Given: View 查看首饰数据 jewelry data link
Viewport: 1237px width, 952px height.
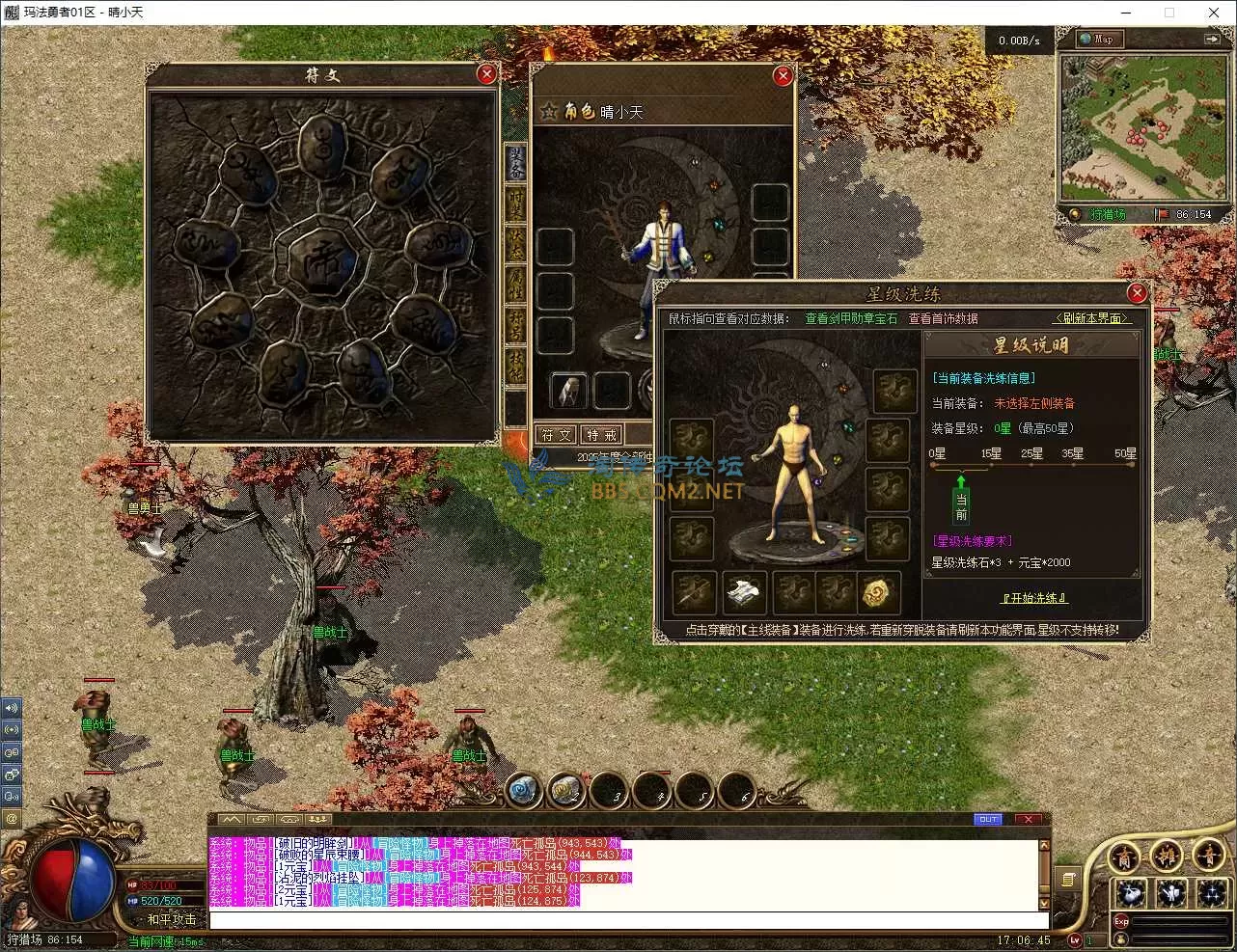Looking at the screenshot, I should (x=943, y=318).
